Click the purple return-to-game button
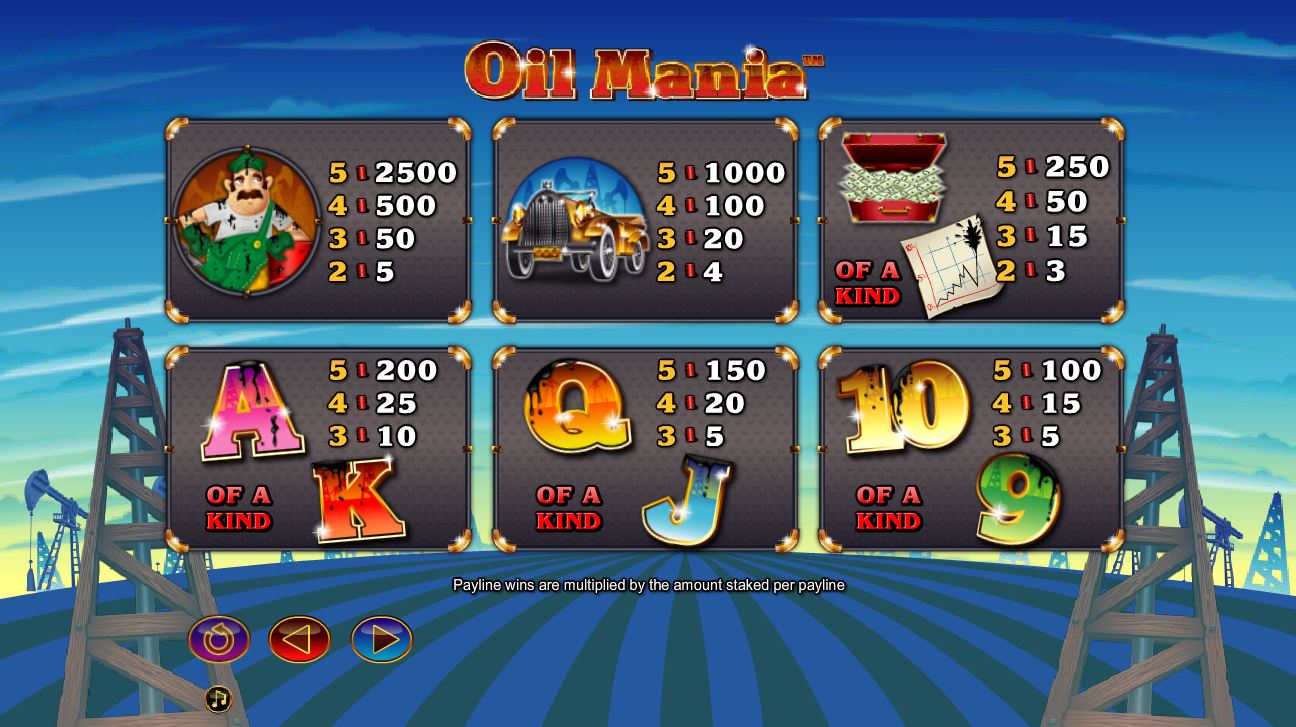Viewport: 1296px width, 727px height. pos(219,639)
